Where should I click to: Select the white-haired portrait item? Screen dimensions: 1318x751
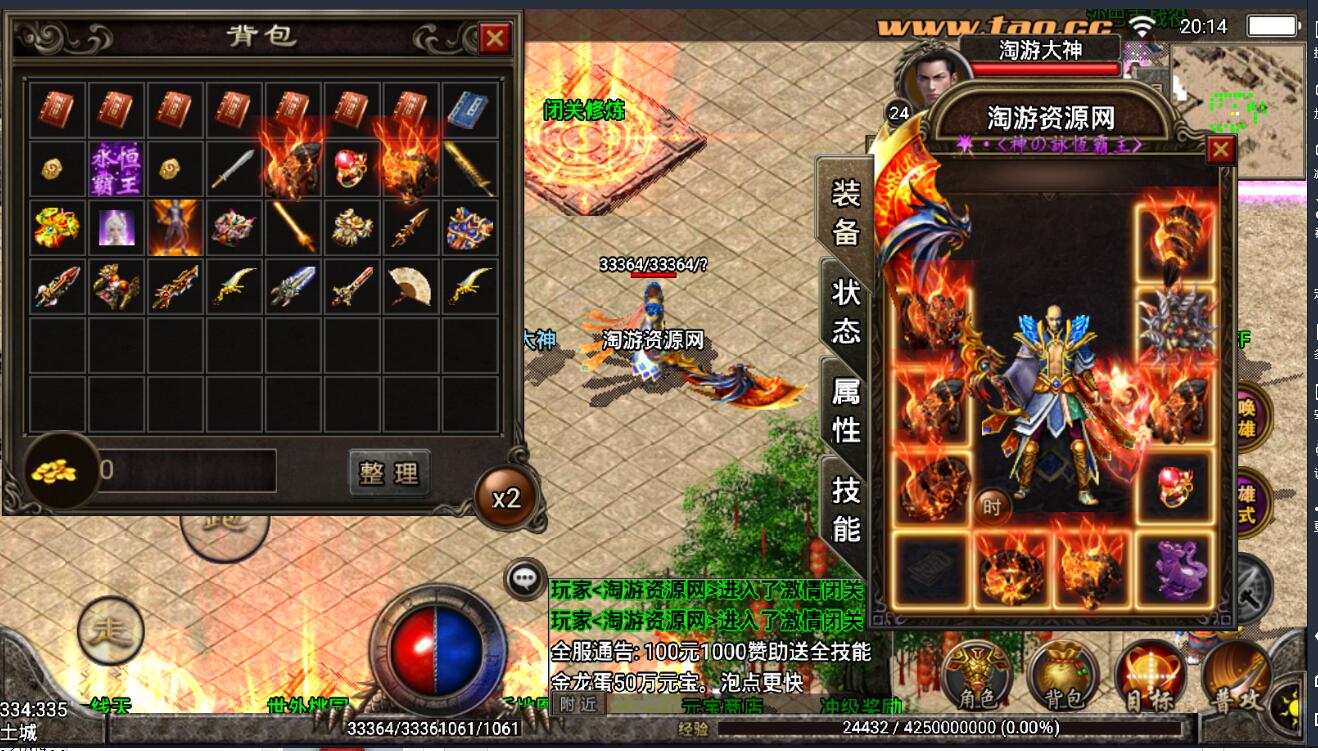coord(117,228)
